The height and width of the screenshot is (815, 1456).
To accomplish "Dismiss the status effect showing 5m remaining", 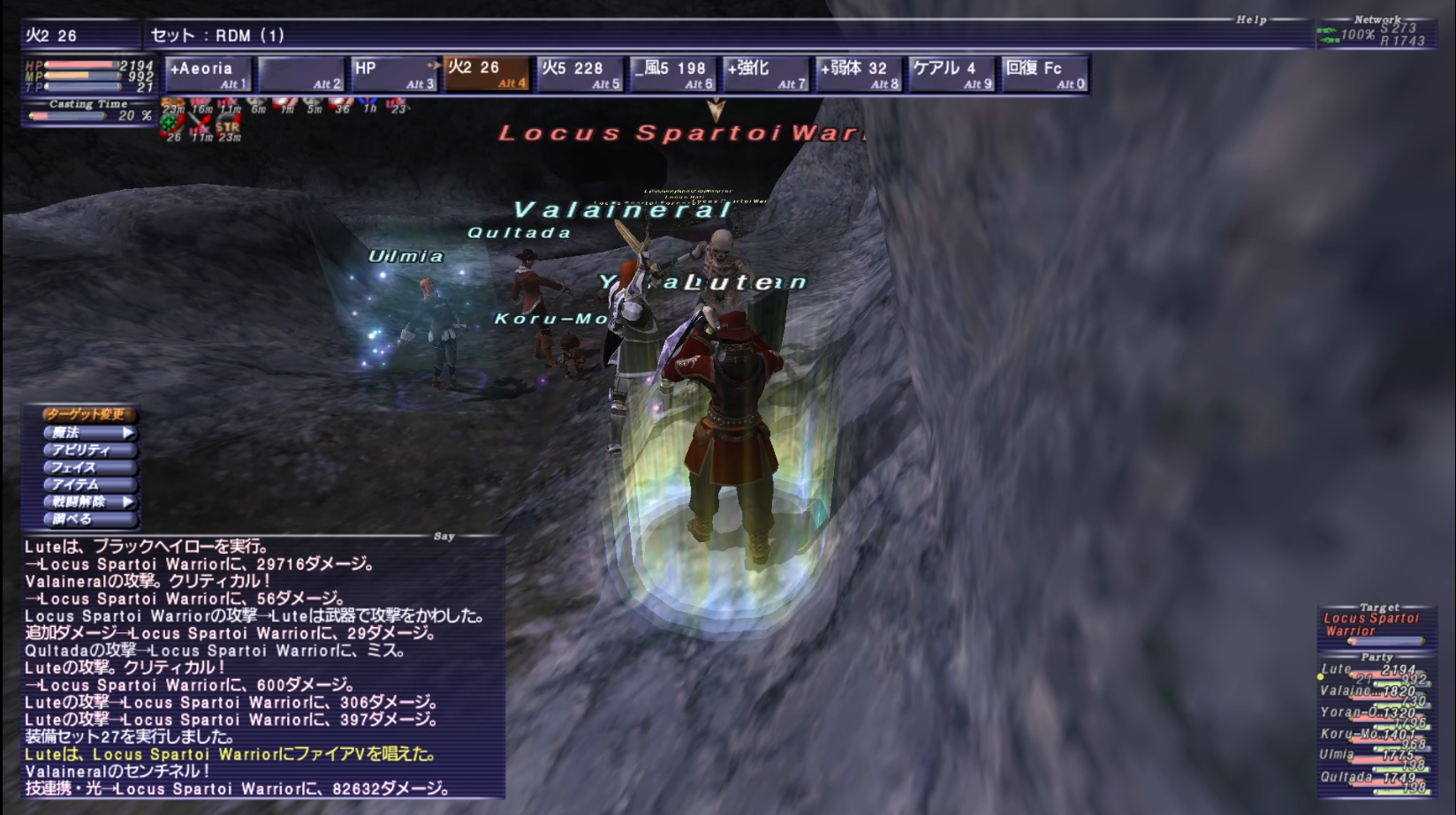I will [x=313, y=104].
